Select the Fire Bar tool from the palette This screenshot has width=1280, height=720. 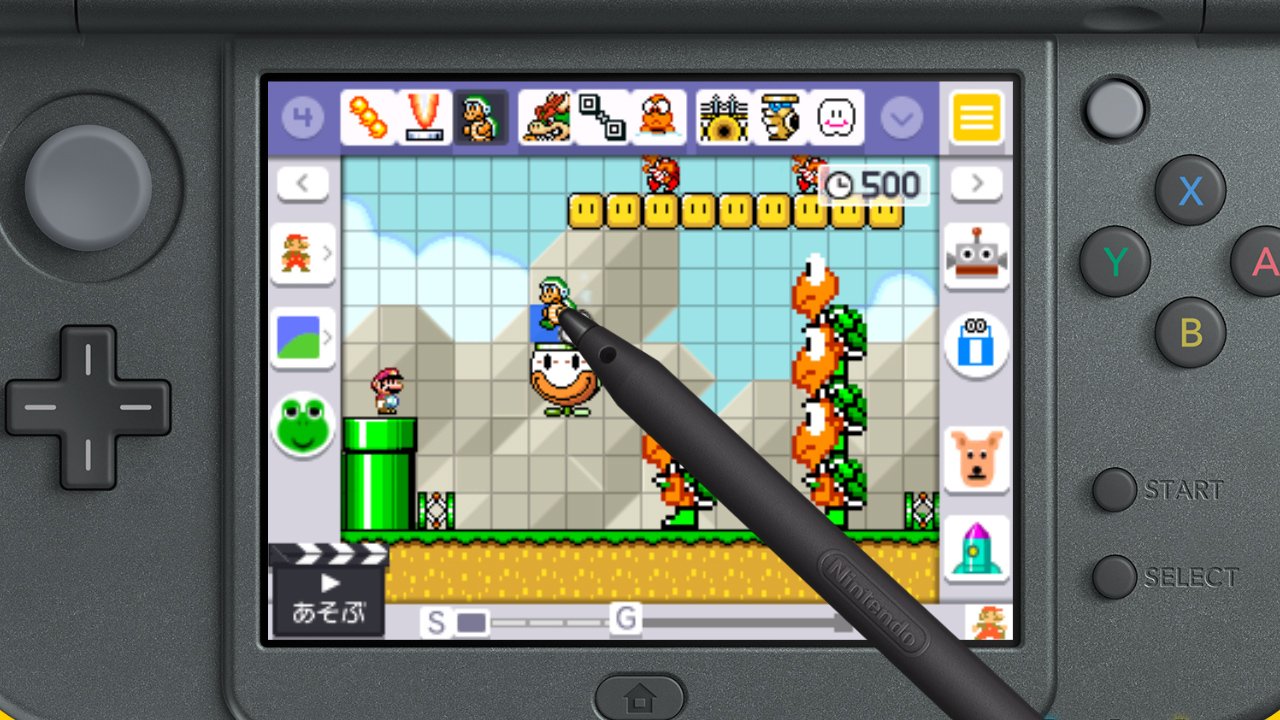[370, 116]
